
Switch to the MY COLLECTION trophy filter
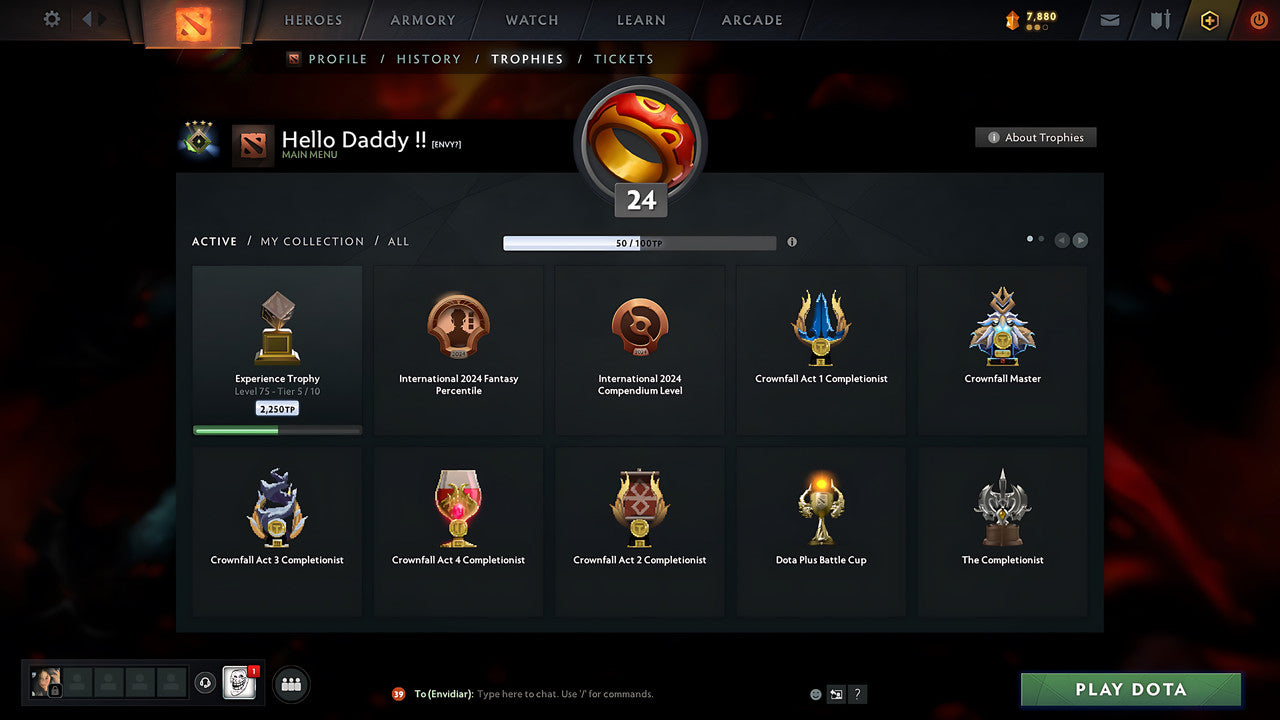tap(311, 241)
